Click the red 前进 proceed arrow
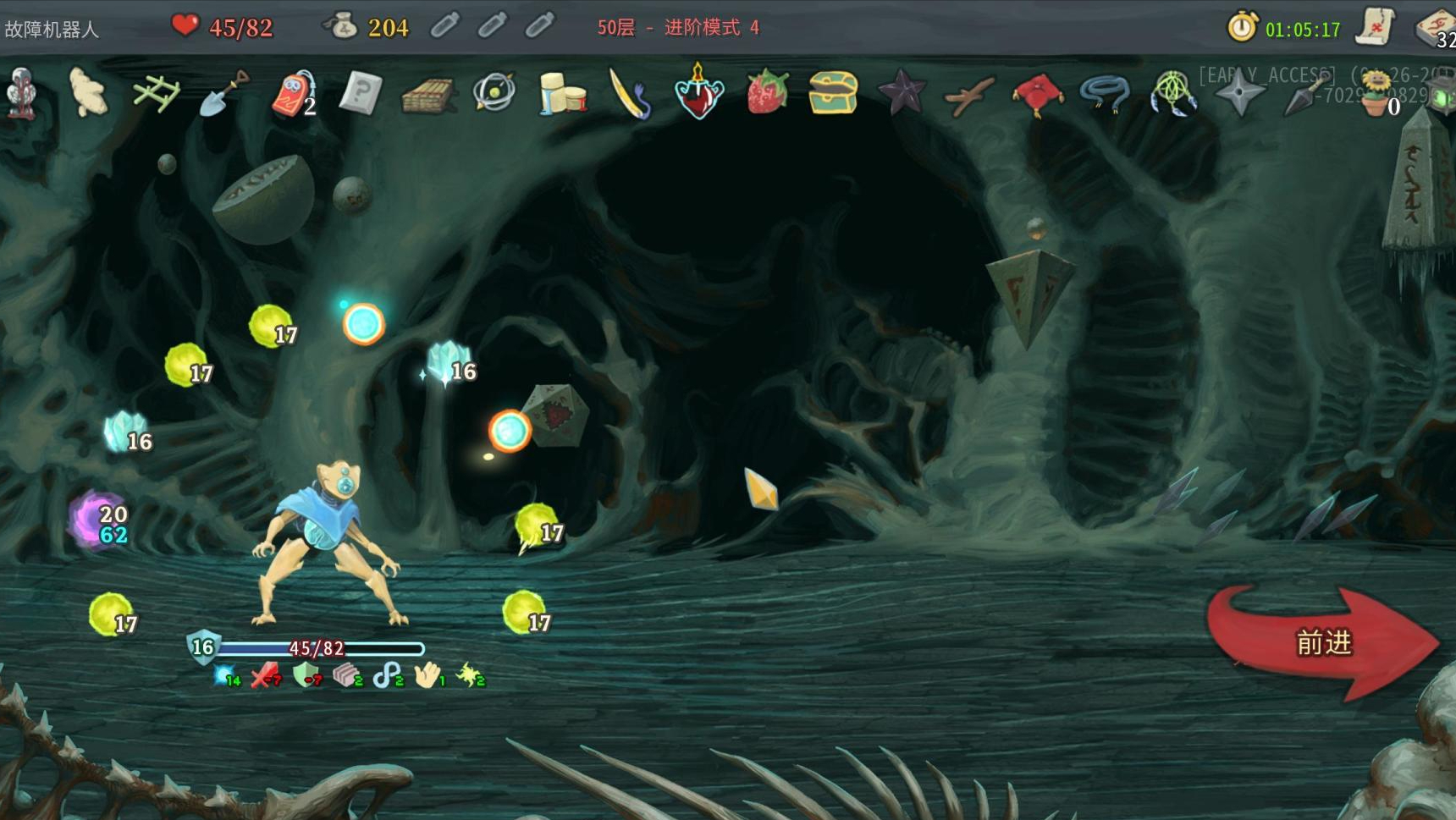 (x=1322, y=643)
